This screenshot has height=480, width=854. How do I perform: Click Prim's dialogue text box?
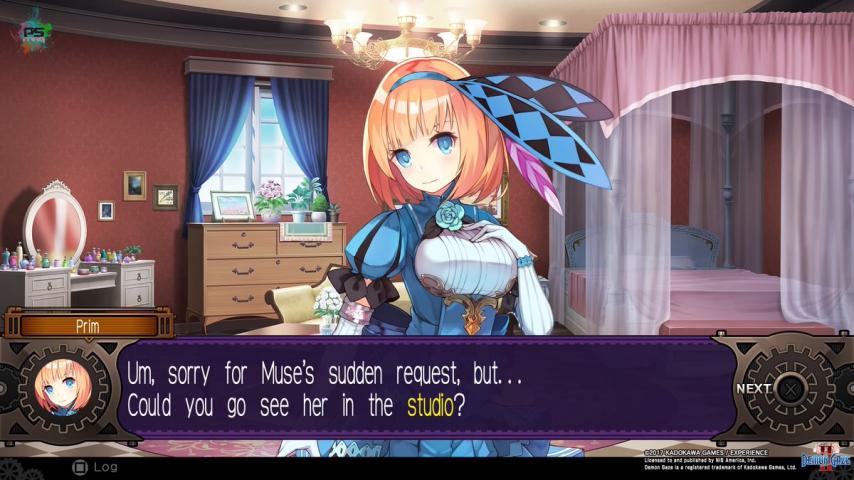click(x=420, y=389)
